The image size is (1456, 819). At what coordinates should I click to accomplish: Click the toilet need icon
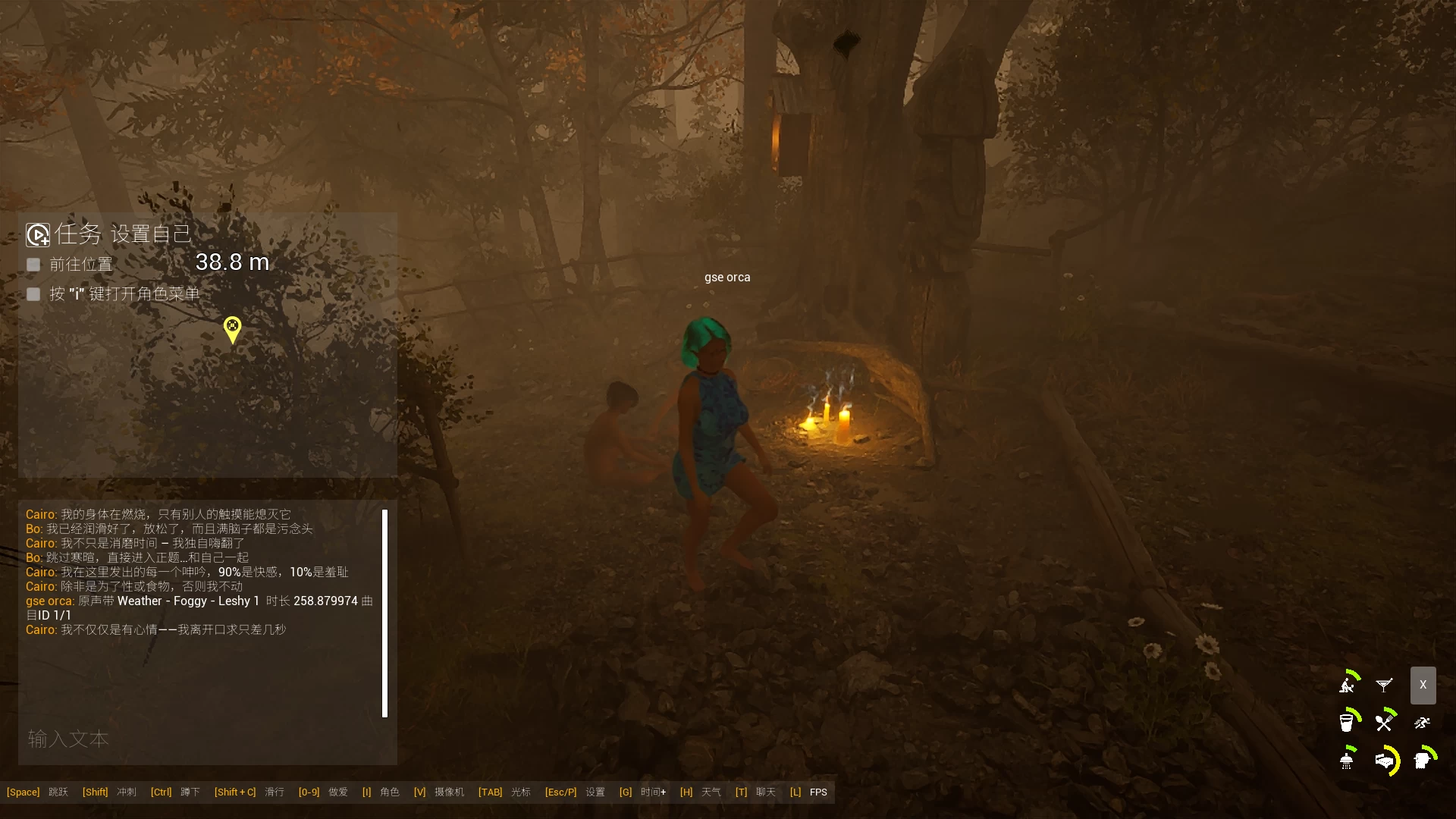pyautogui.click(x=1423, y=759)
